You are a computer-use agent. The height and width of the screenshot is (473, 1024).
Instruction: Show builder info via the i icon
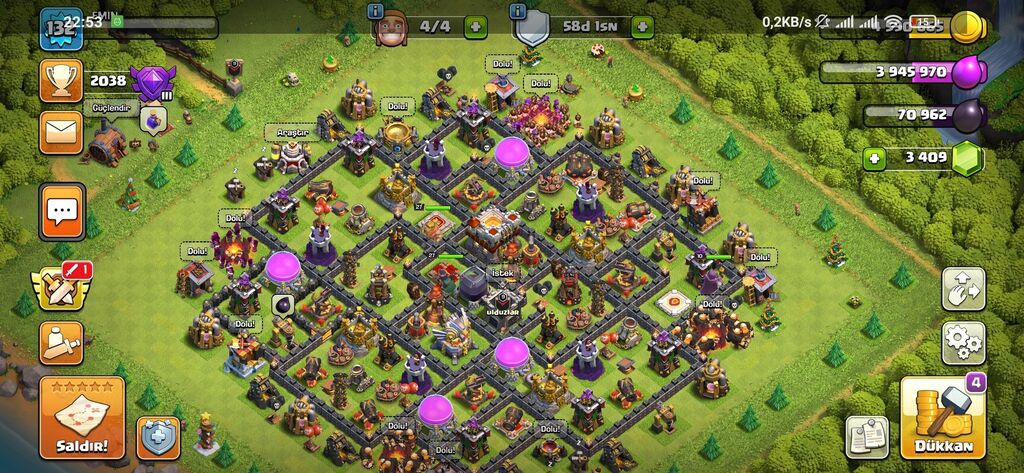[x=376, y=11]
